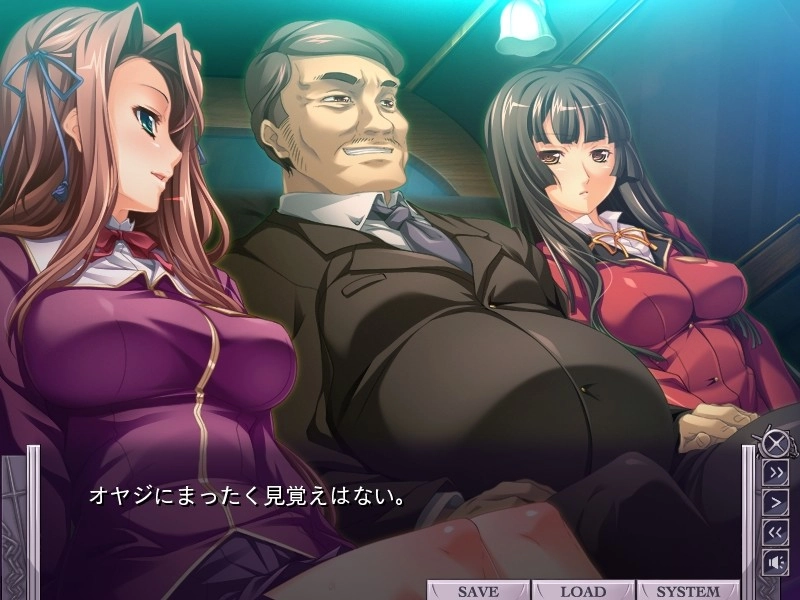
Task: Open the LOAD menu
Action: (x=583, y=591)
